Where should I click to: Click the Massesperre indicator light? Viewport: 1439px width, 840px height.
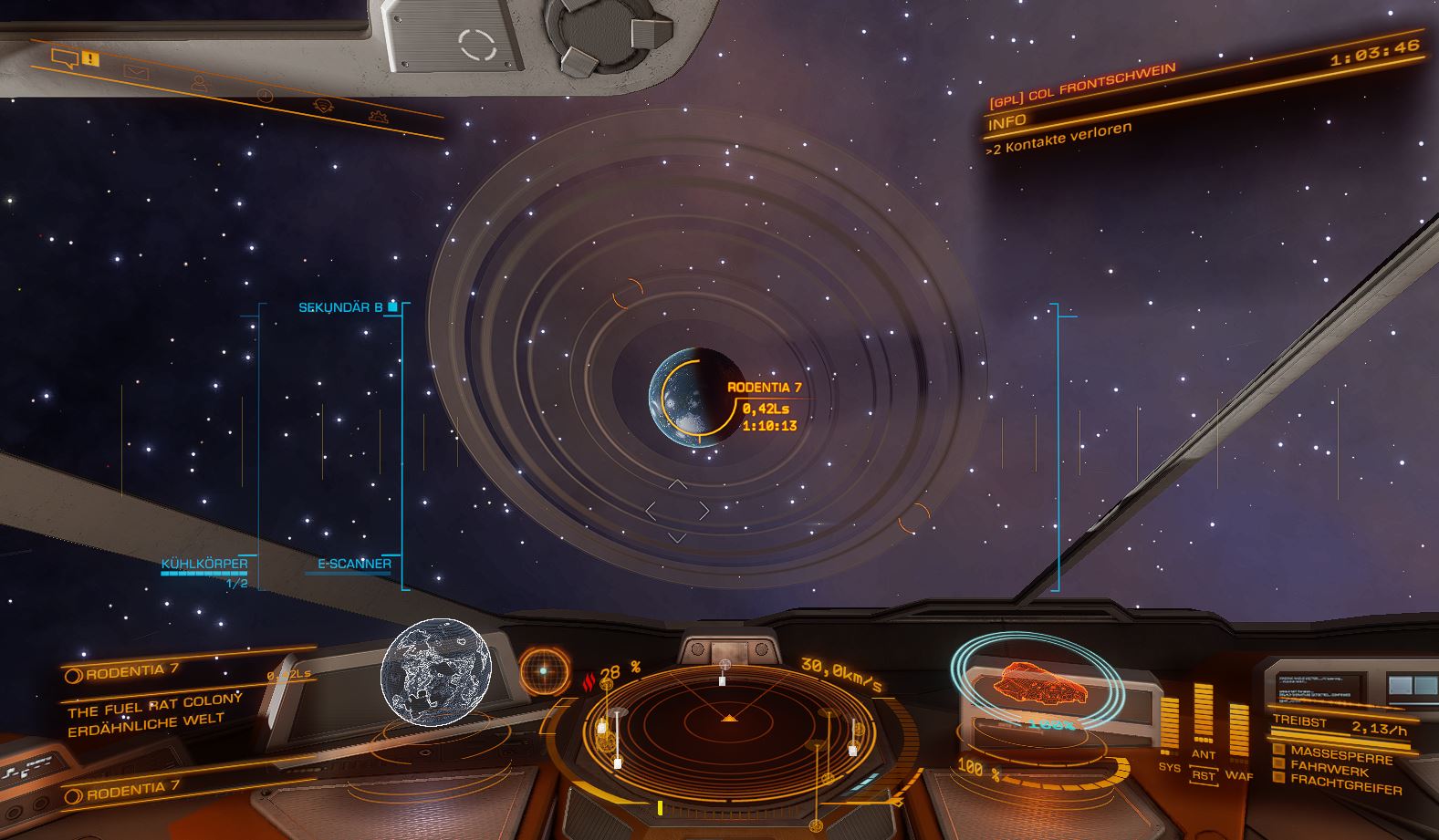tap(1278, 750)
